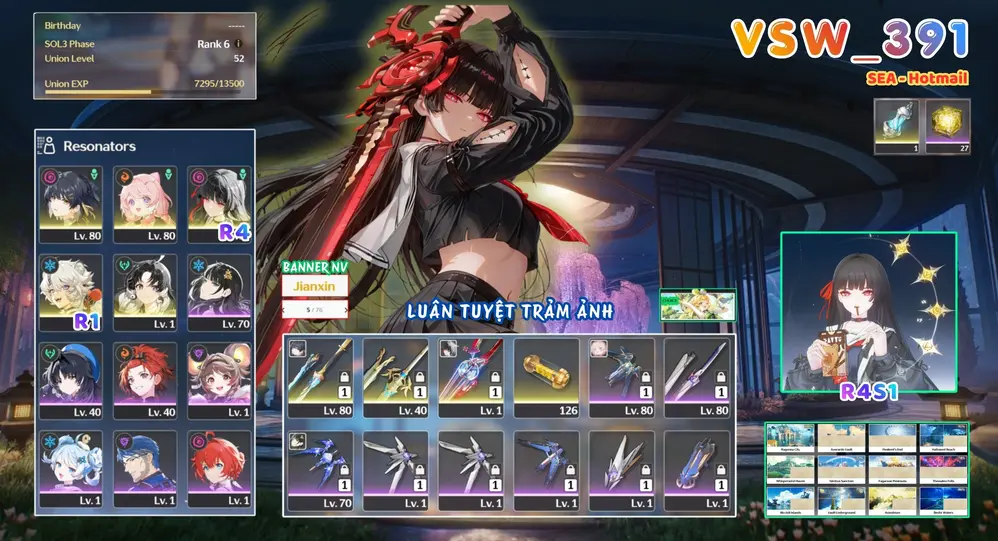Select the red-haired Lv. 40 resonator
This screenshot has width=998, height=541.
(x=145, y=381)
